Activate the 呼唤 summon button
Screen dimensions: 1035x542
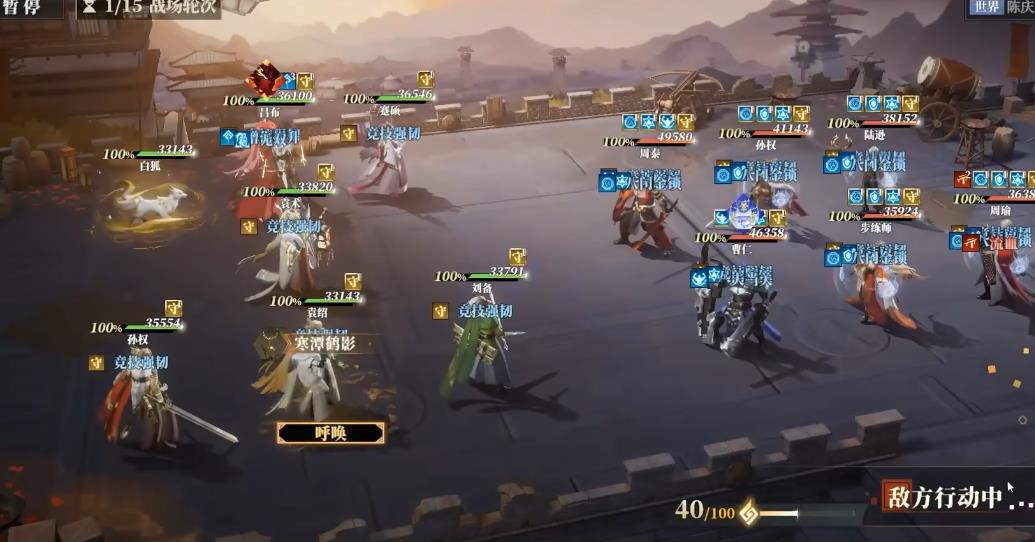tap(330, 433)
